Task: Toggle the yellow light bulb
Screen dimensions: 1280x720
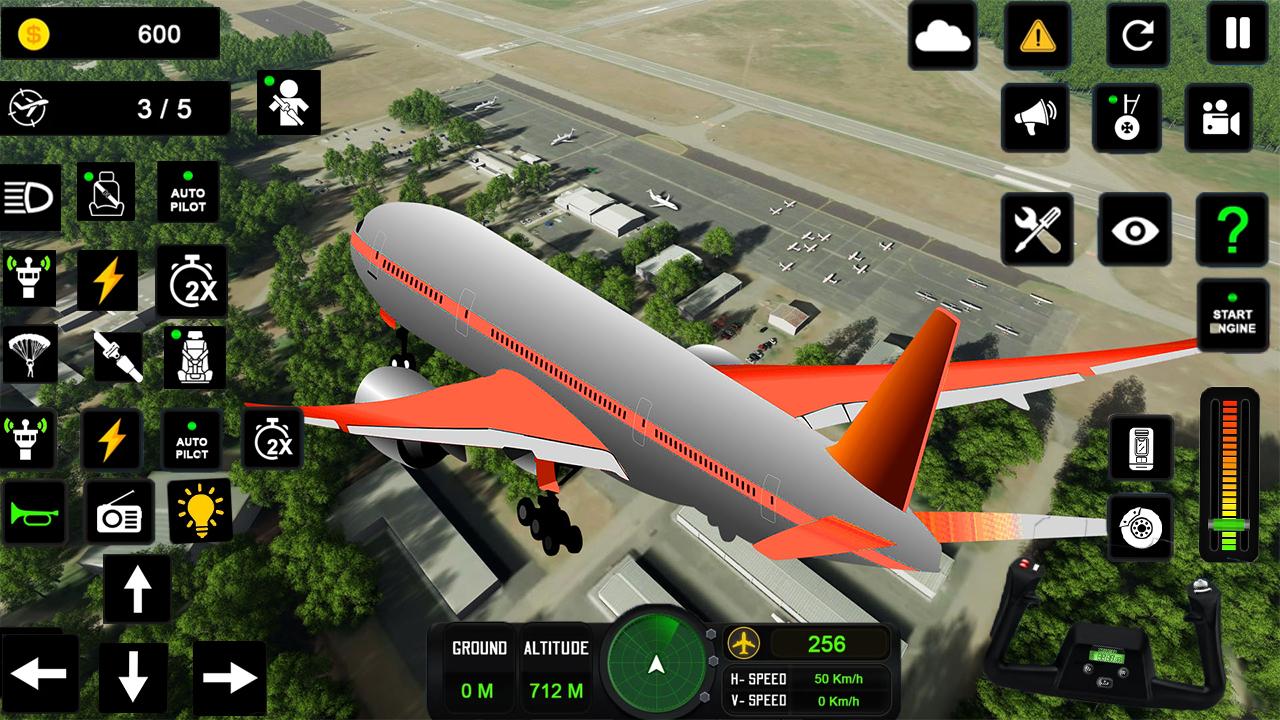Action: click(199, 510)
